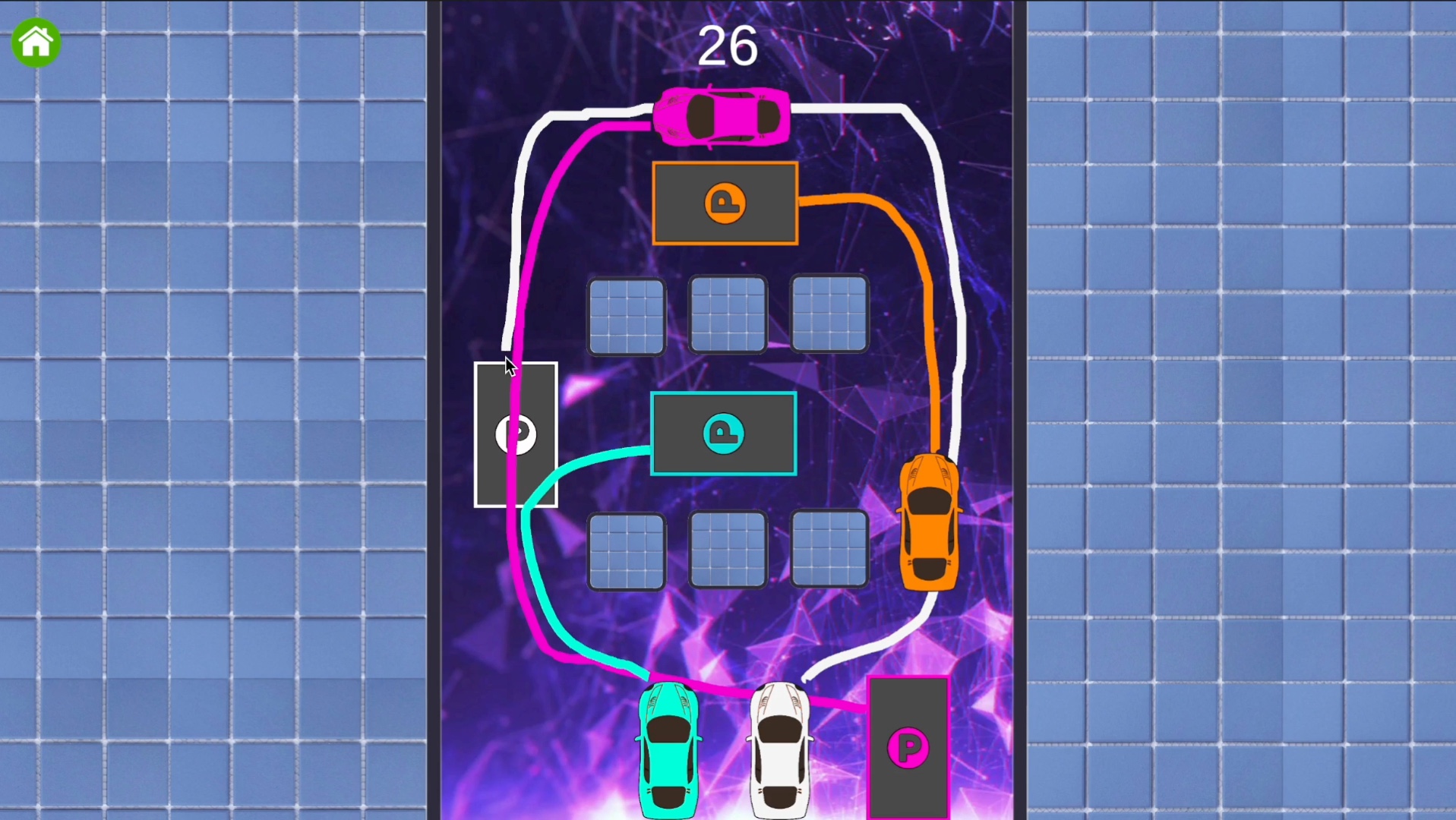Tap the top-right blue grid obstacle
This screenshot has width=1456, height=820.
coord(829,314)
